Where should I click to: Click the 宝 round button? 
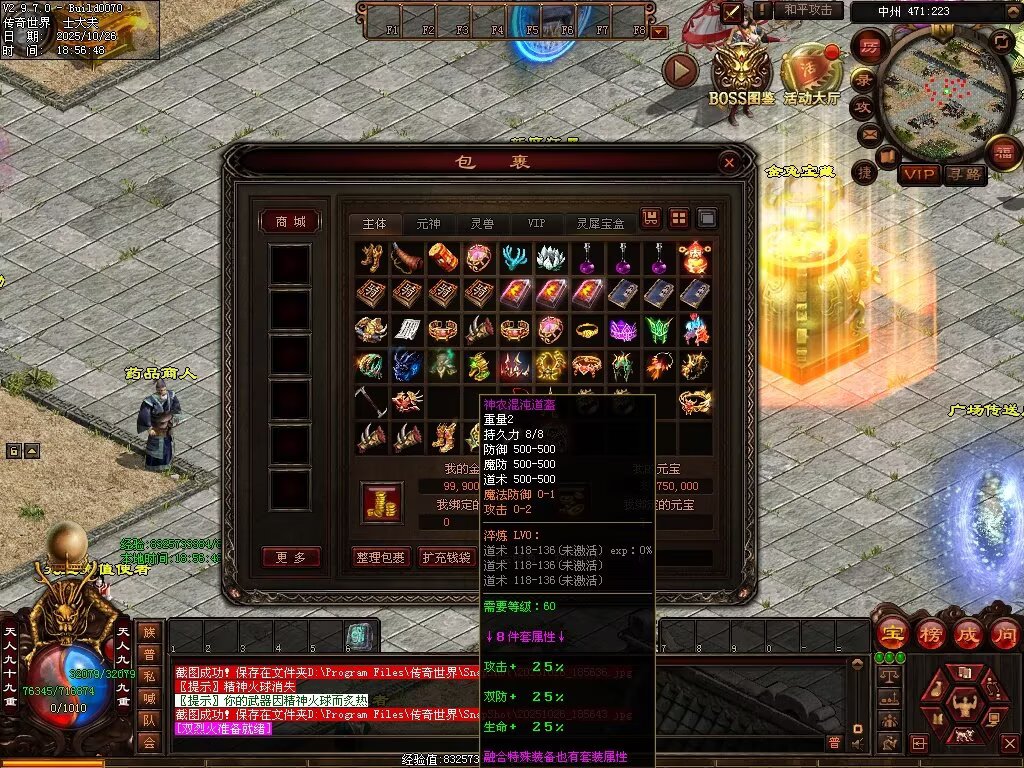890,633
